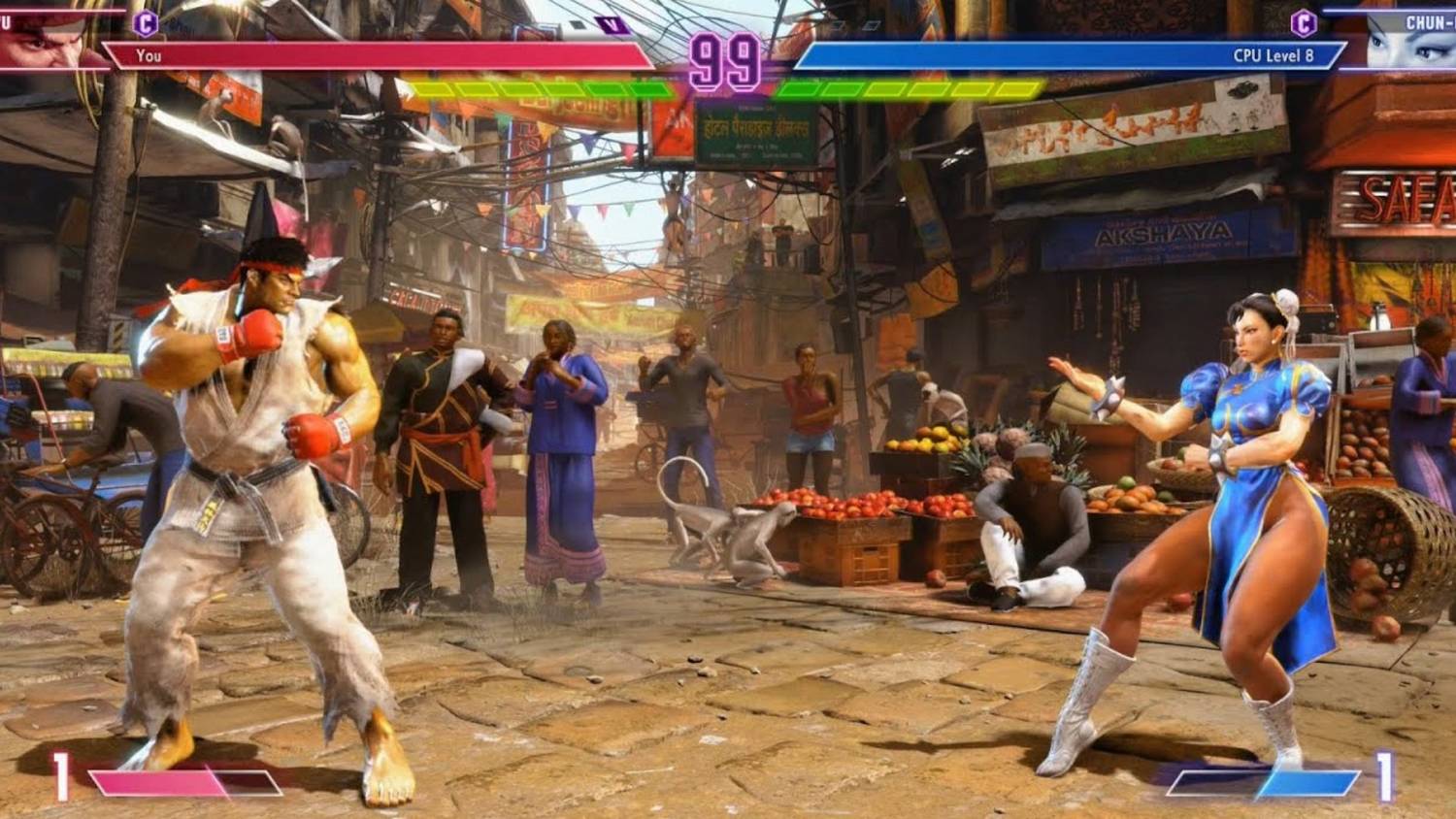Select the Classic control icon beside Ryu's portrait
The image size is (1456, 819).
click(x=145, y=22)
